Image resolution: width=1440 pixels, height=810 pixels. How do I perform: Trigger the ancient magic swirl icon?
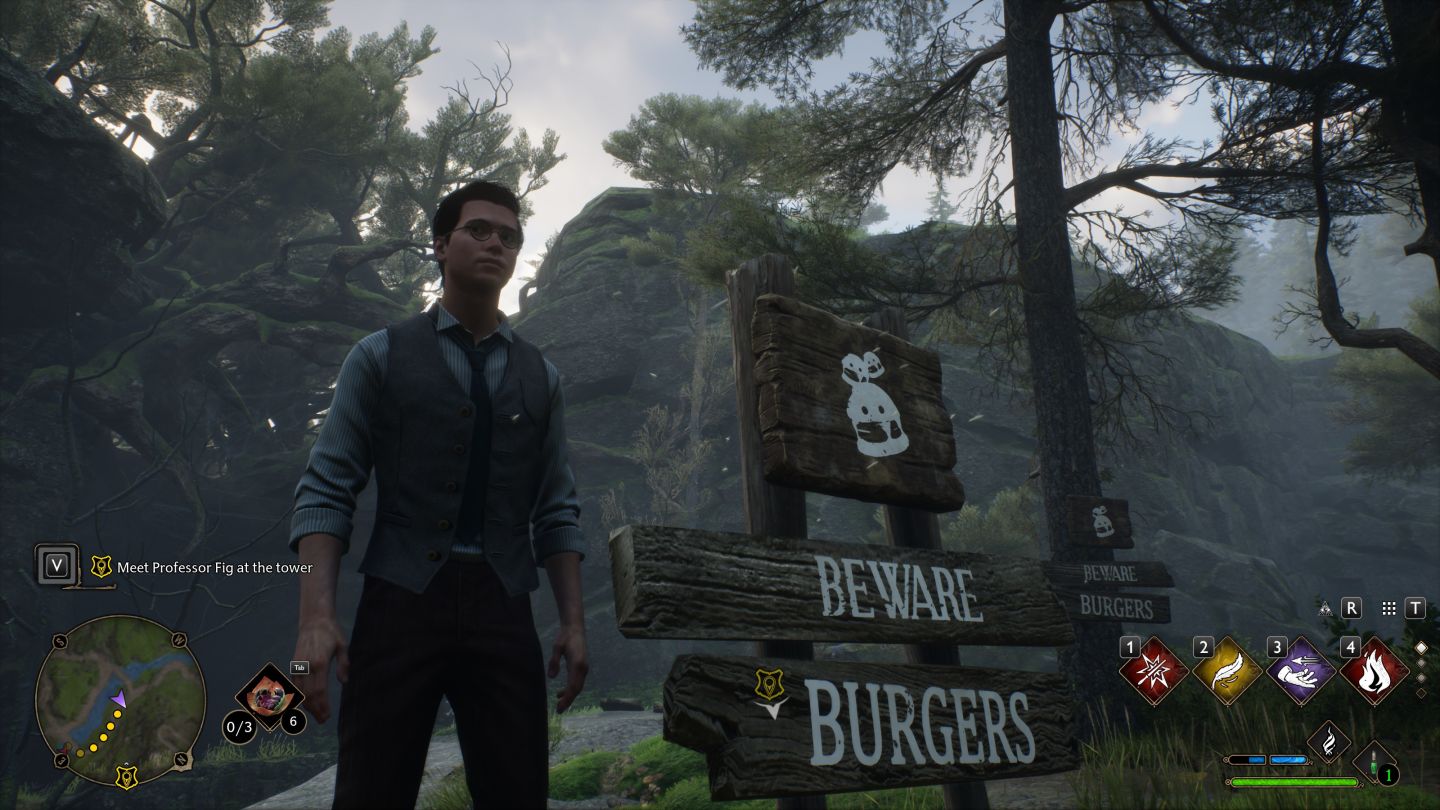pos(1329,741)
